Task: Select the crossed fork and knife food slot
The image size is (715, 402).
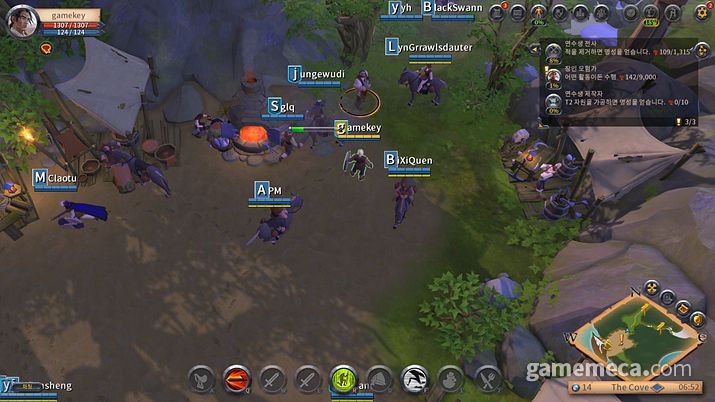Action: click(487, 379)
